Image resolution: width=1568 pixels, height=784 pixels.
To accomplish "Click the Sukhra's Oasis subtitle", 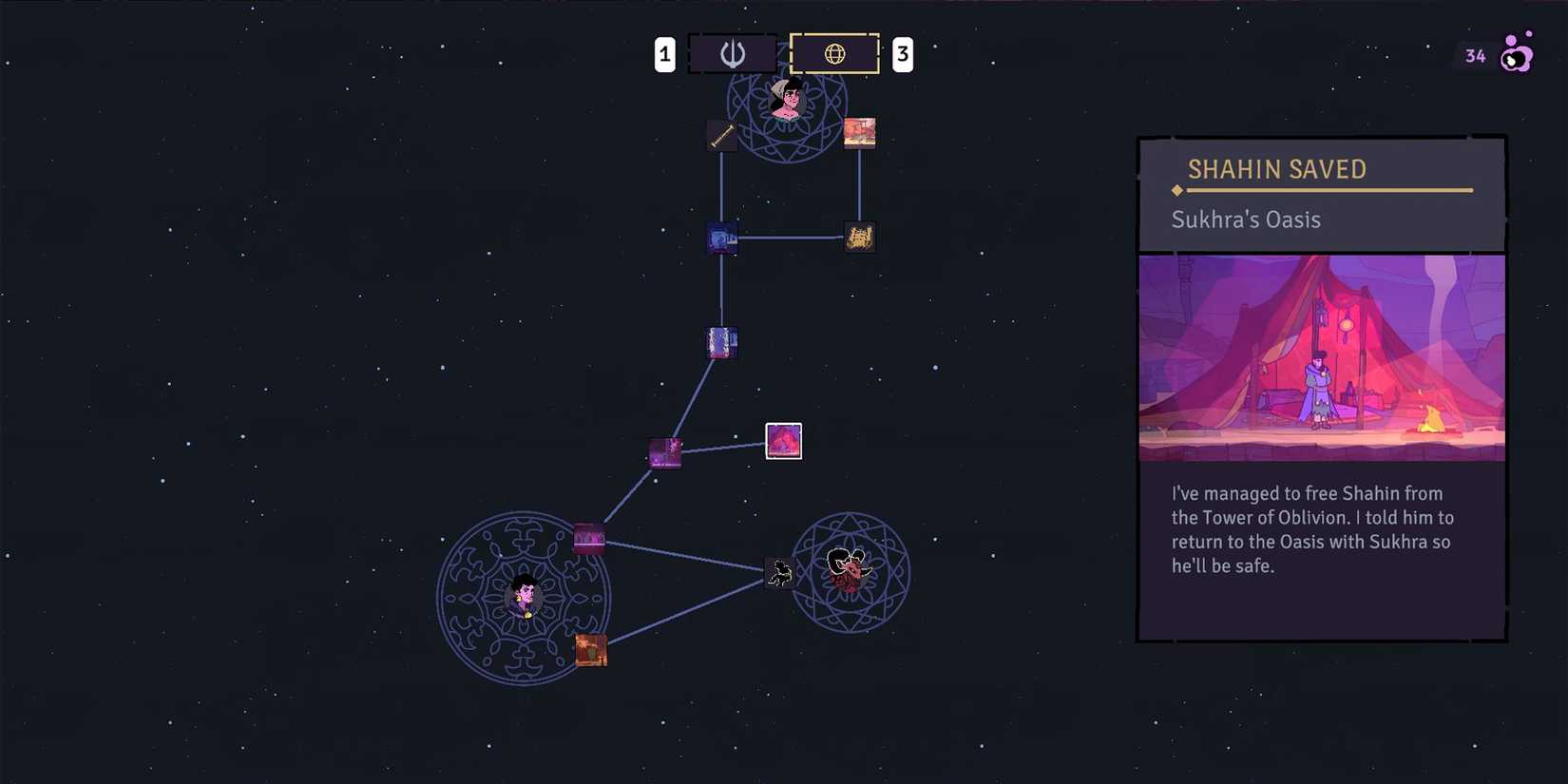I will (x=1245, y=220).
